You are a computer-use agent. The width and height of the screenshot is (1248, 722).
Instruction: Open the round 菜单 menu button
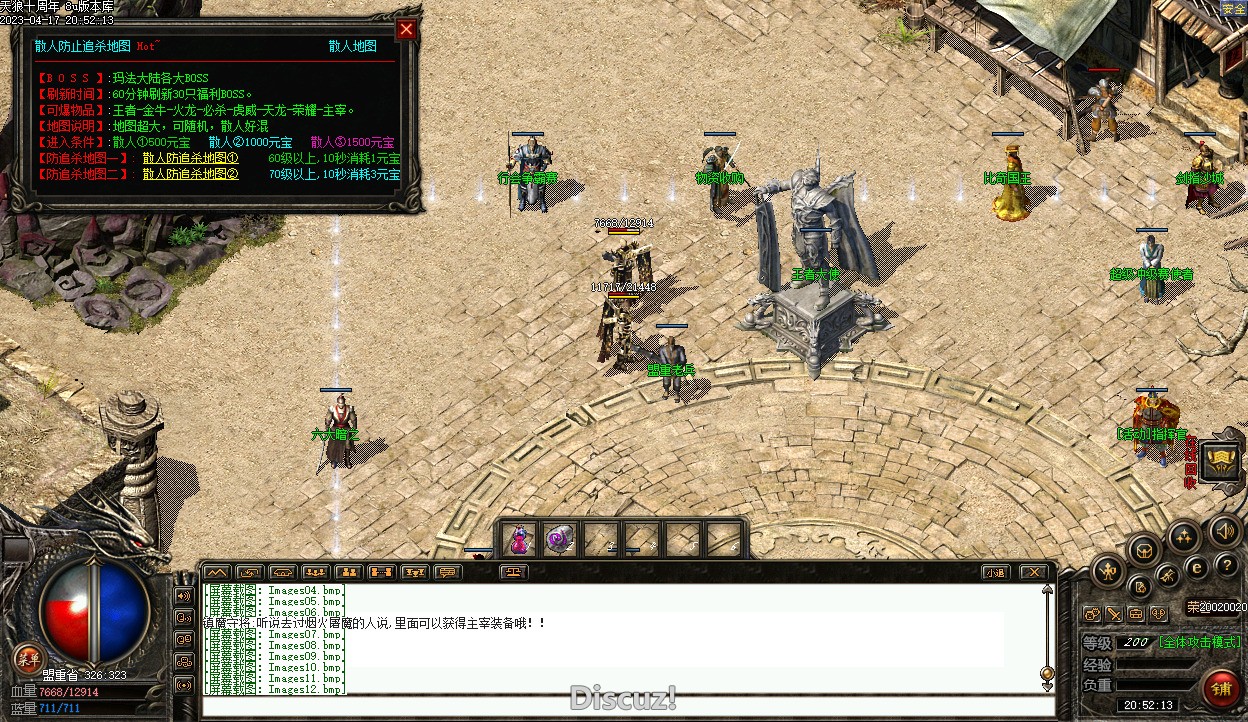tap(28, 658)
